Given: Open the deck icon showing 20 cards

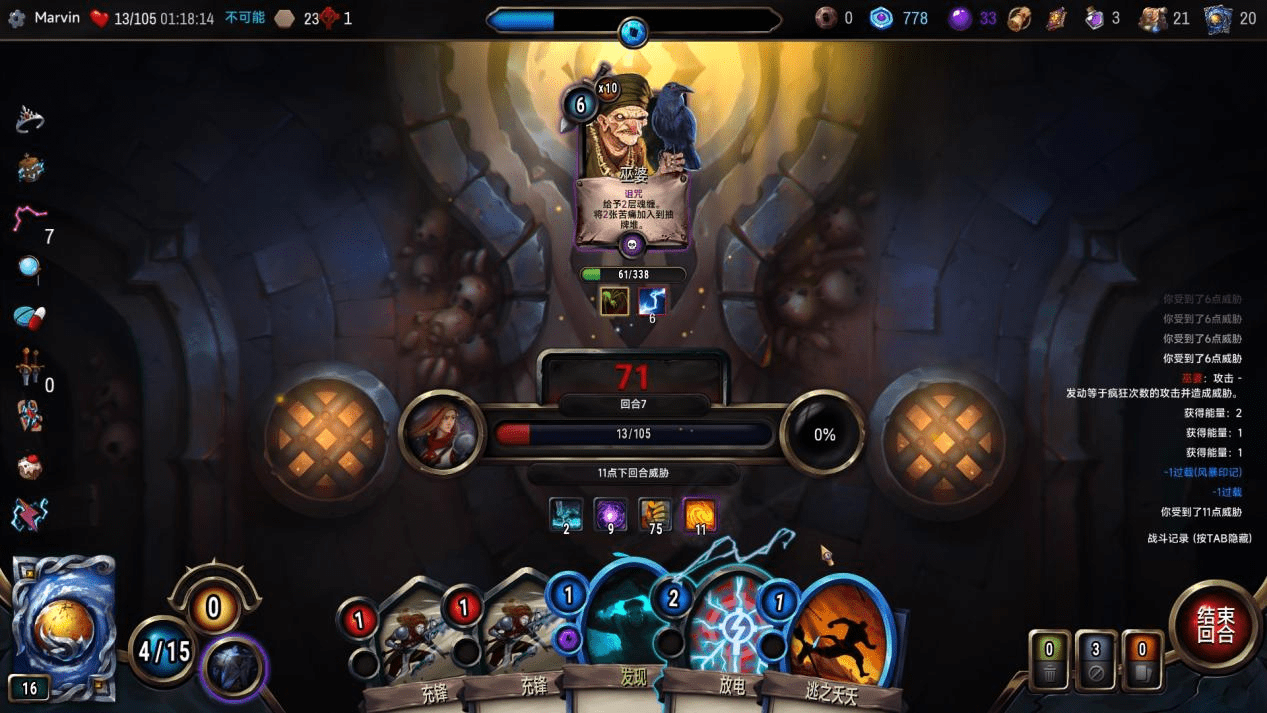Looking at the screenshot, I should point(1218,18).
